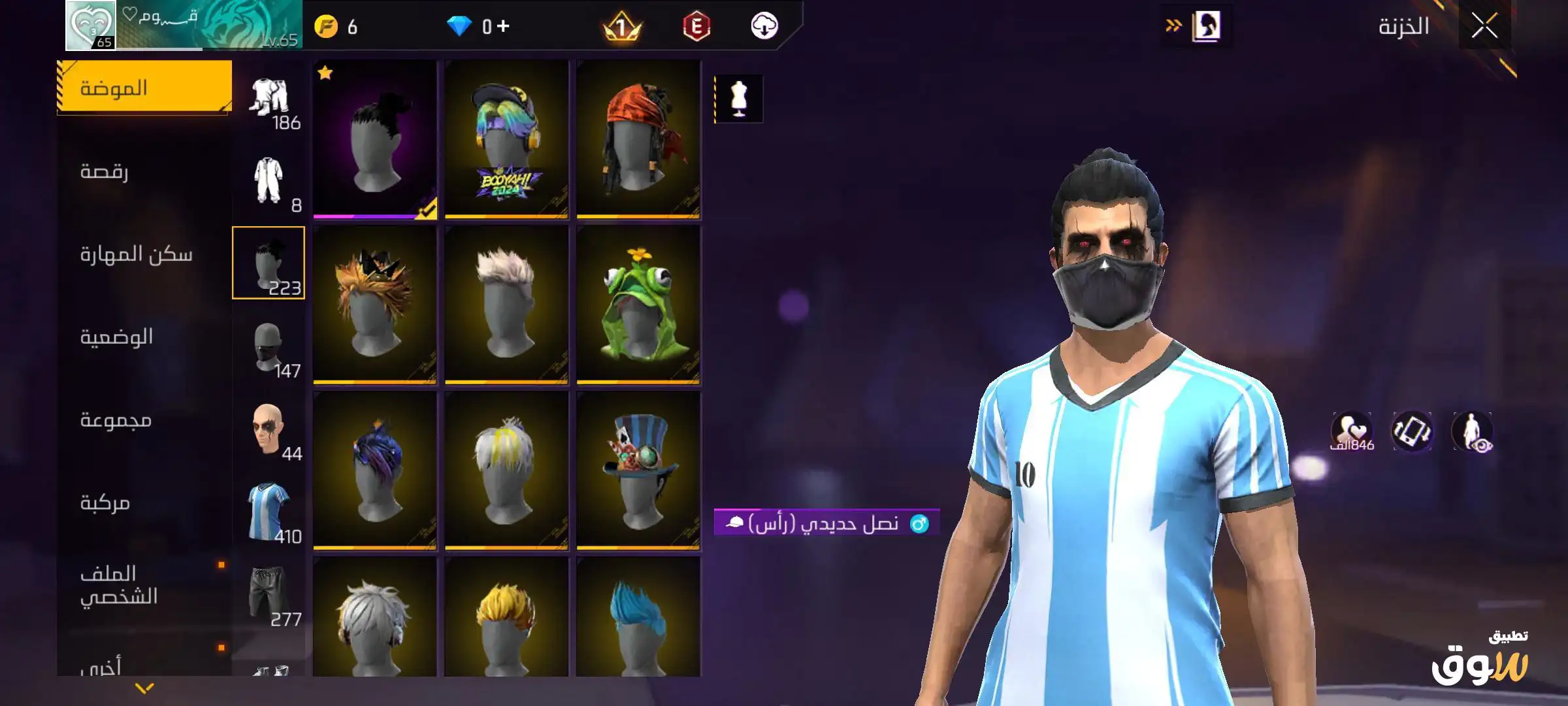The width and height of the screenshot is (1568, 706).
Task: Select the orange spiky hair with crown
Action: (x=374, y=305)
